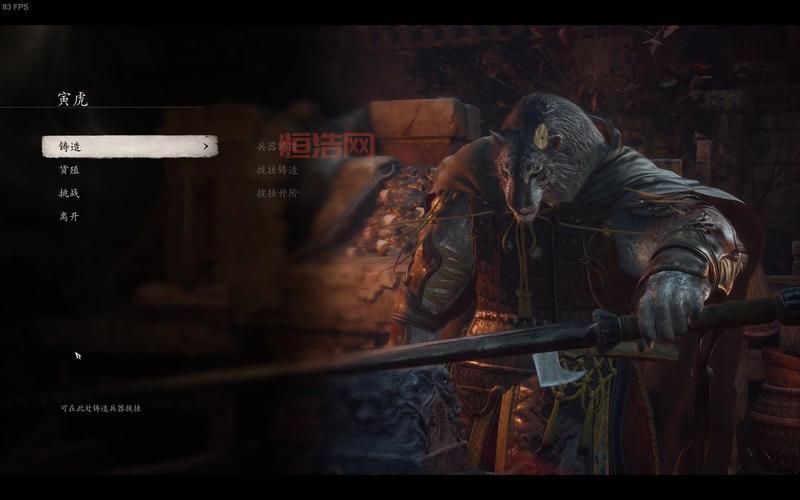This screenshot has width=800, height=500.
Task: Select the 铸造 (Forge) menu entry
Action: [129, 147]
